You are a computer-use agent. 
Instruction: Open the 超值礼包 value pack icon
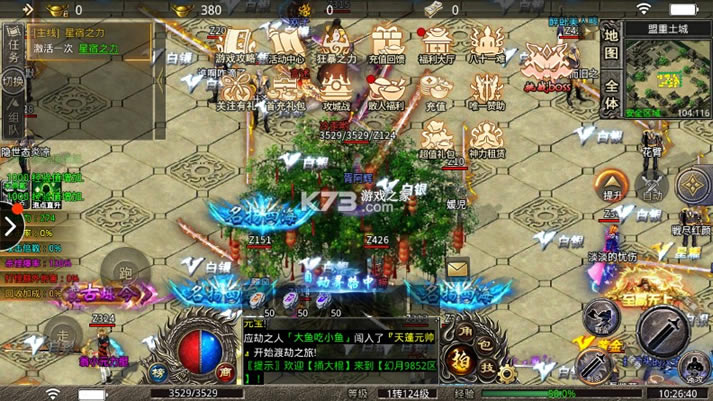pos(435,140)
